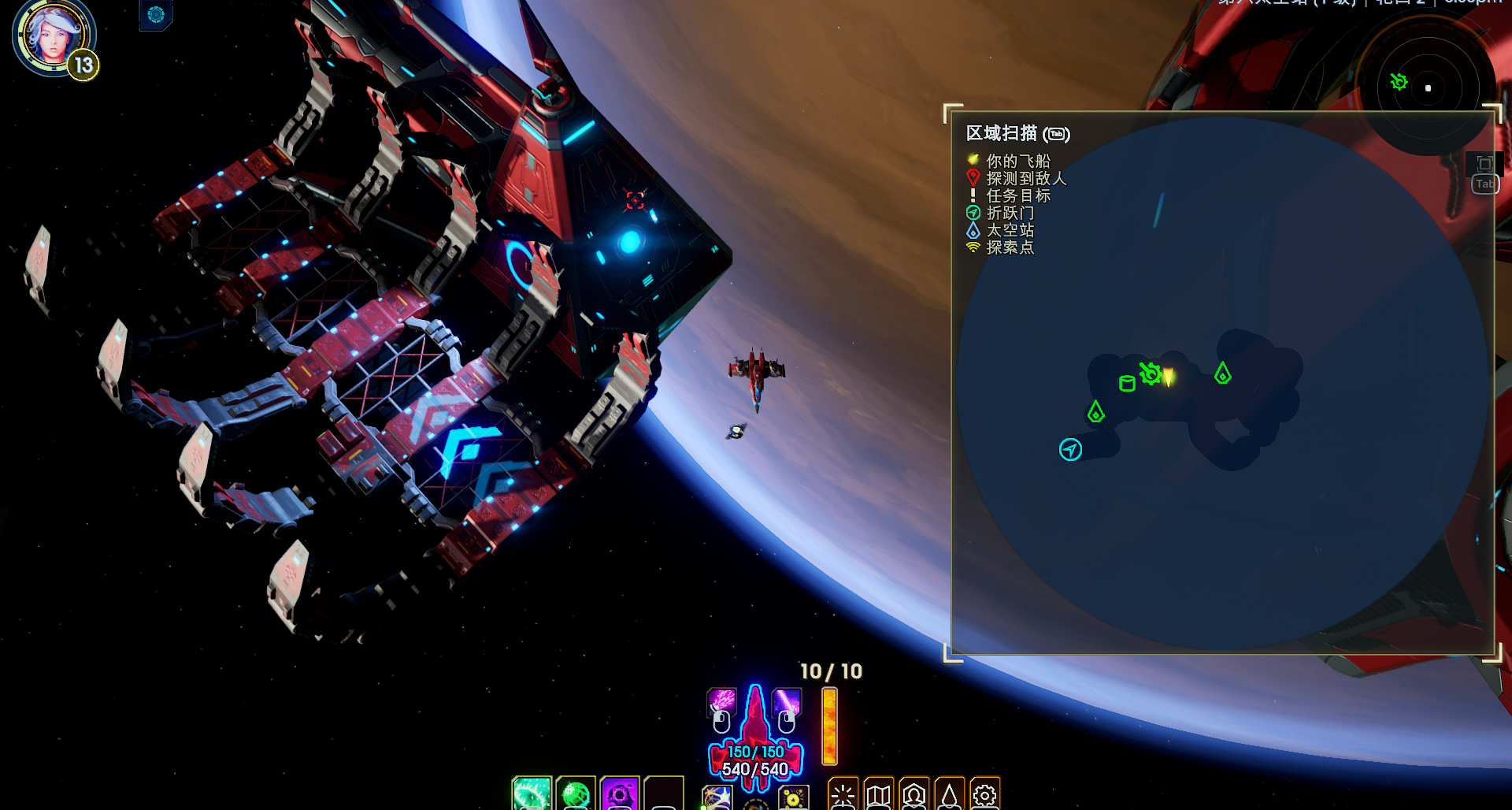Click the circular radar in the corner
Viewport: 1512px width, 810px height.
[x=1427, y=87]
